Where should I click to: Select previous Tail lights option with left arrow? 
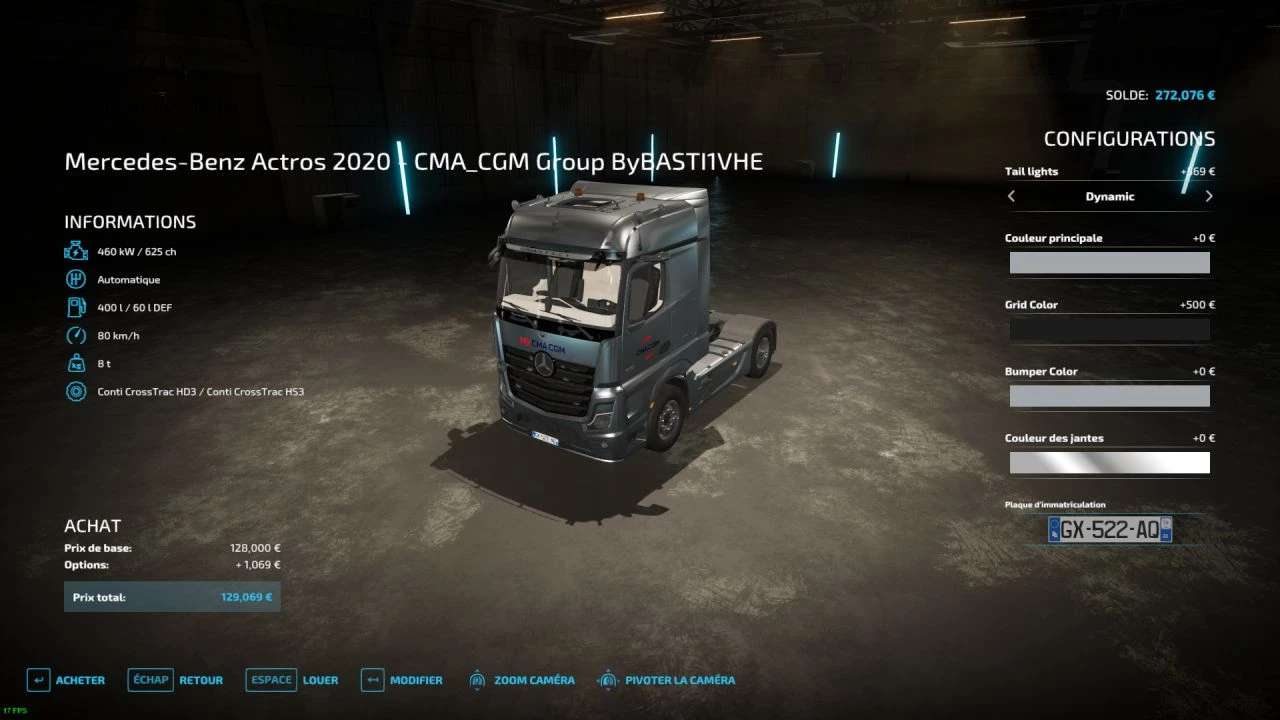tap(1011, 196)
